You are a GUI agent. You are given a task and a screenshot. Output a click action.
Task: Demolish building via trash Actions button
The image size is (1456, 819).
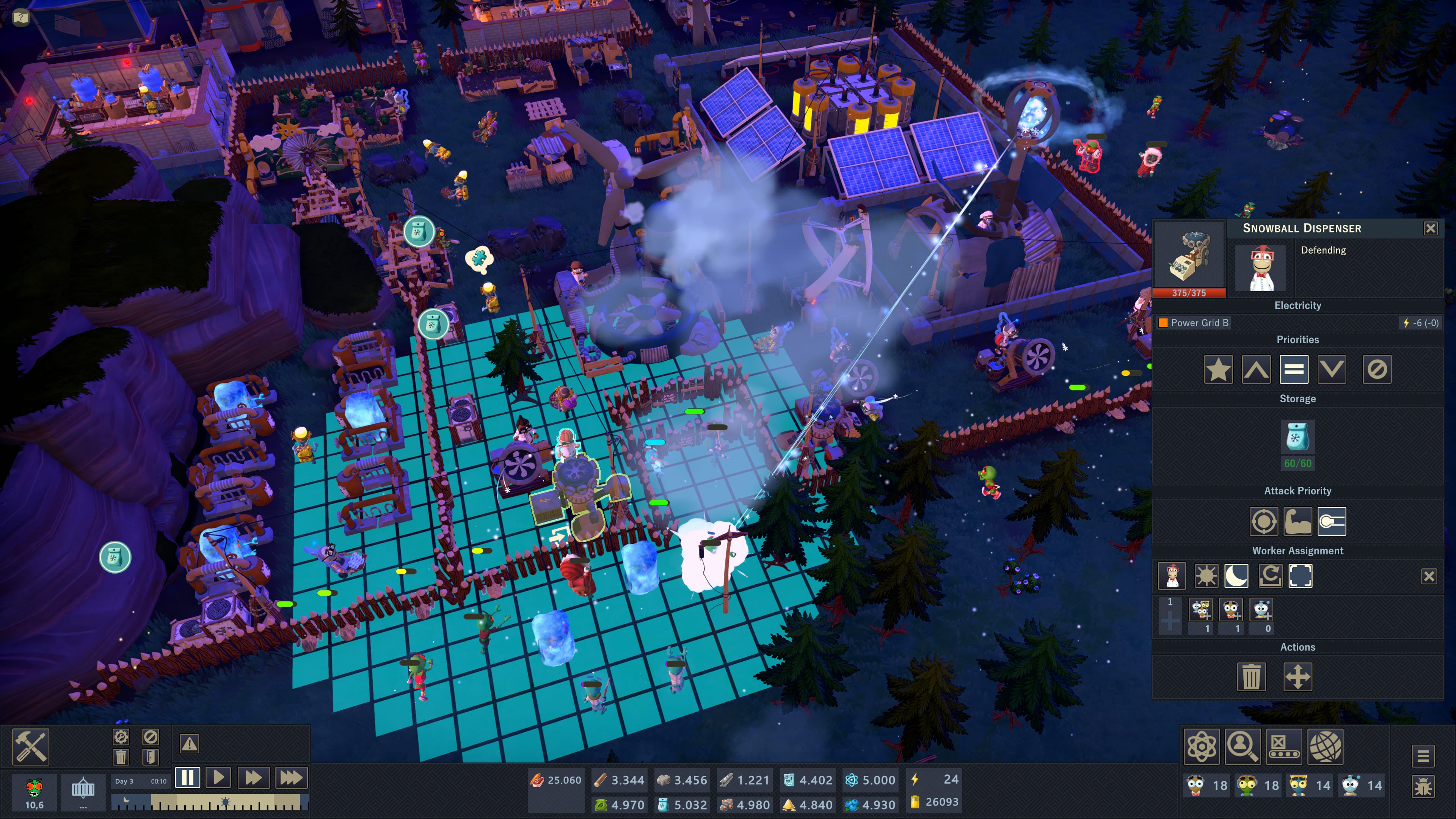[x=1251, y=676]
